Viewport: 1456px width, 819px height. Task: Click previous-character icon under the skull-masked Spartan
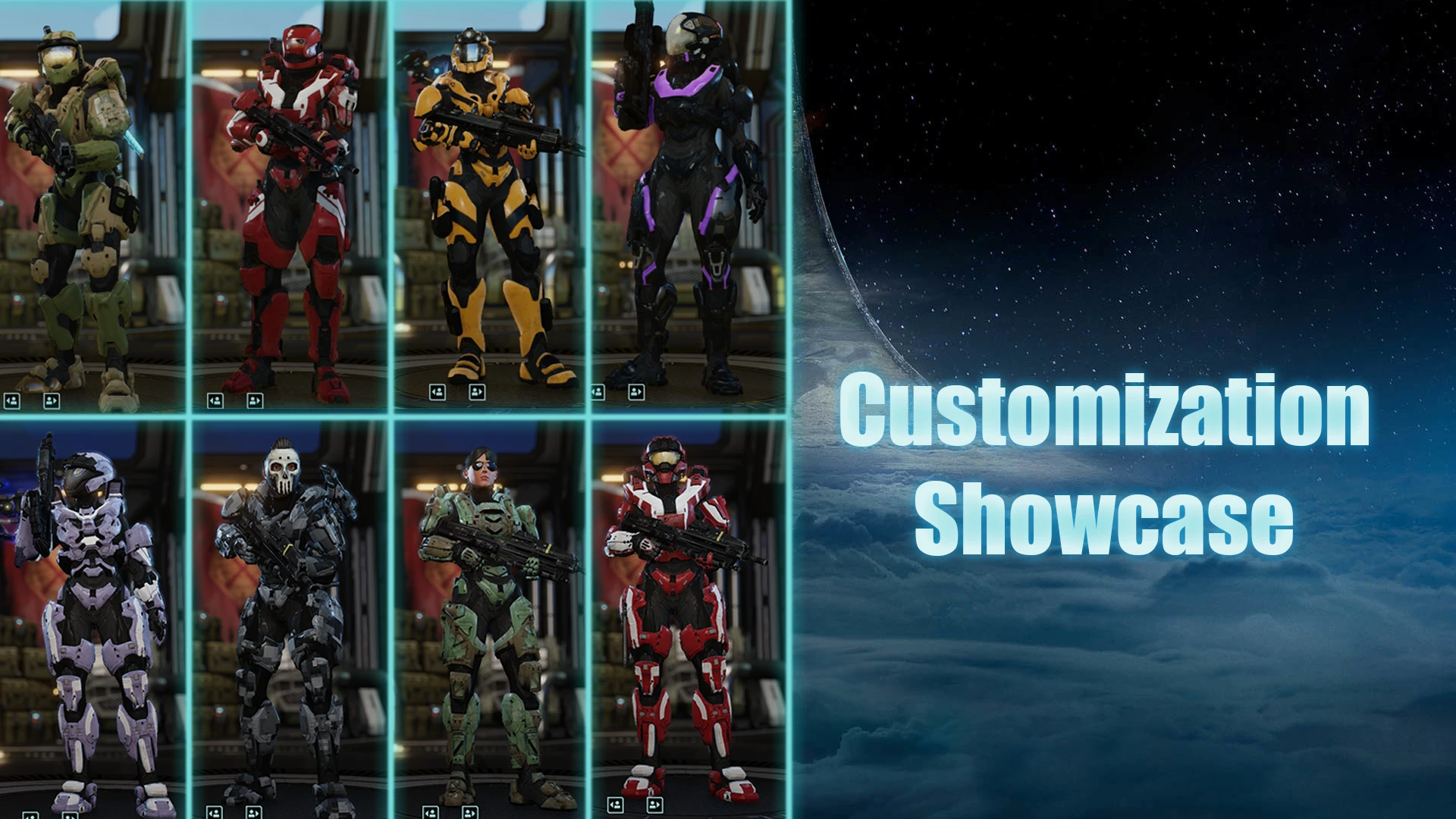(x=214, y=811)
